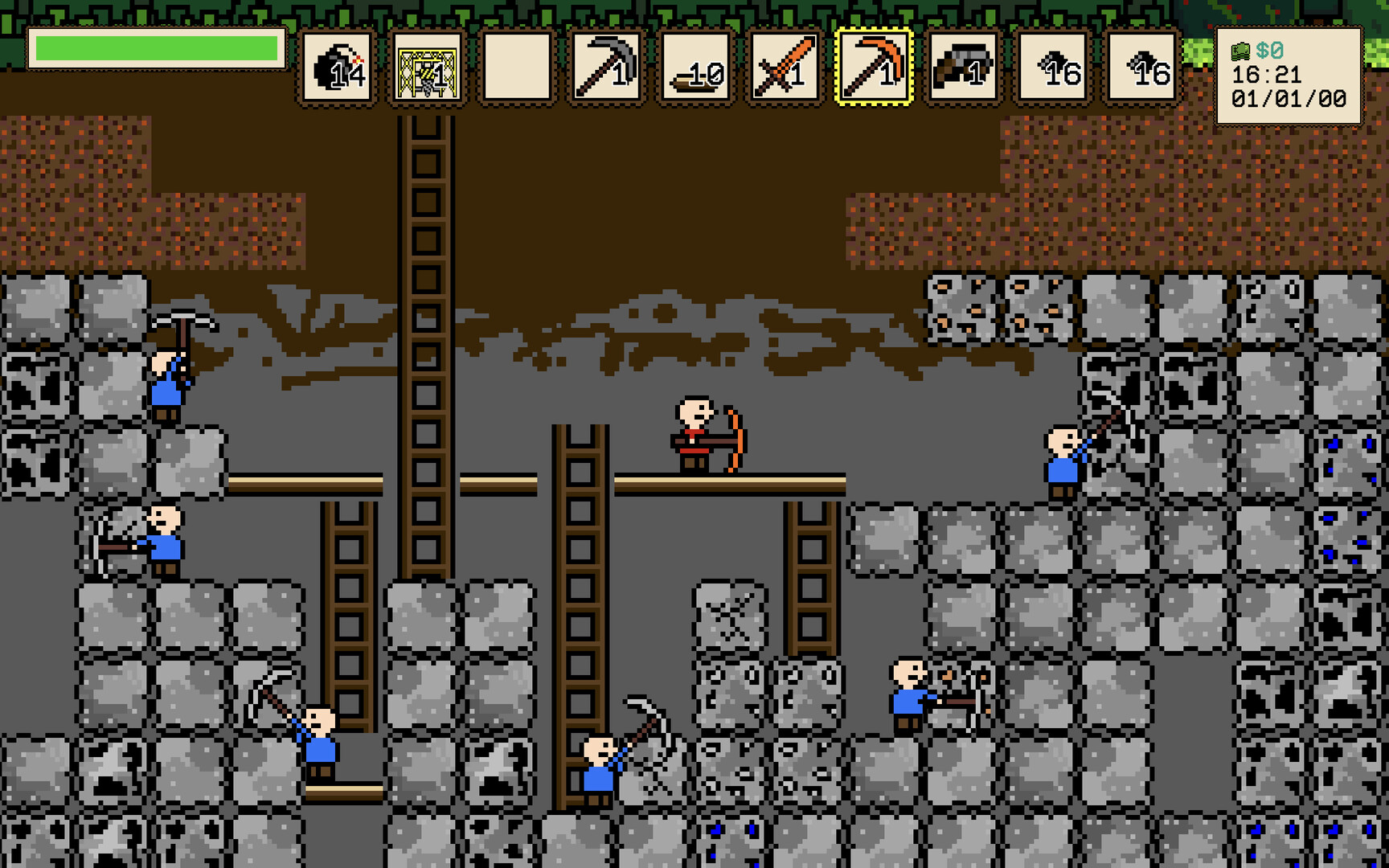The width and height of the screenshot is (1389, 868).
Task: Select the stone pickaxe hotbar slot
Action: point(606,68)
